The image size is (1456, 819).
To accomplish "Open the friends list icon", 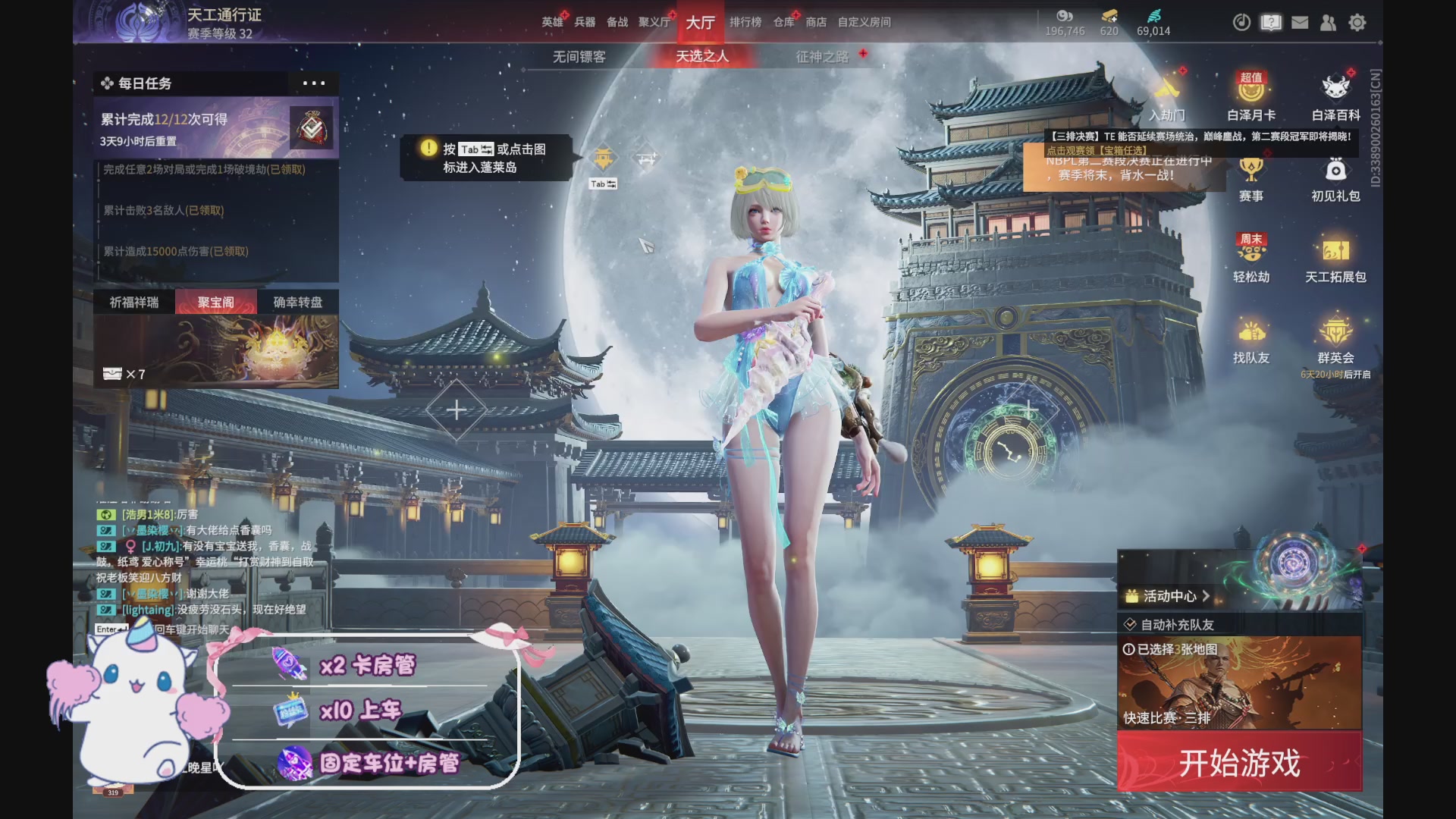I will pos(1328,23).
